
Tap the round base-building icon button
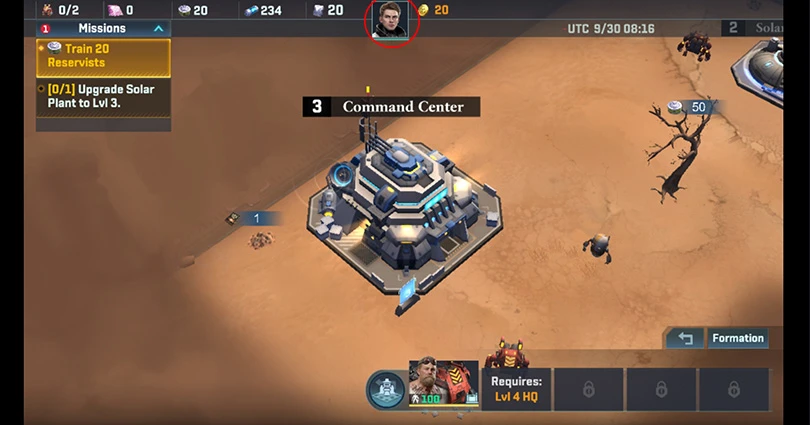(x=385, y=390)
